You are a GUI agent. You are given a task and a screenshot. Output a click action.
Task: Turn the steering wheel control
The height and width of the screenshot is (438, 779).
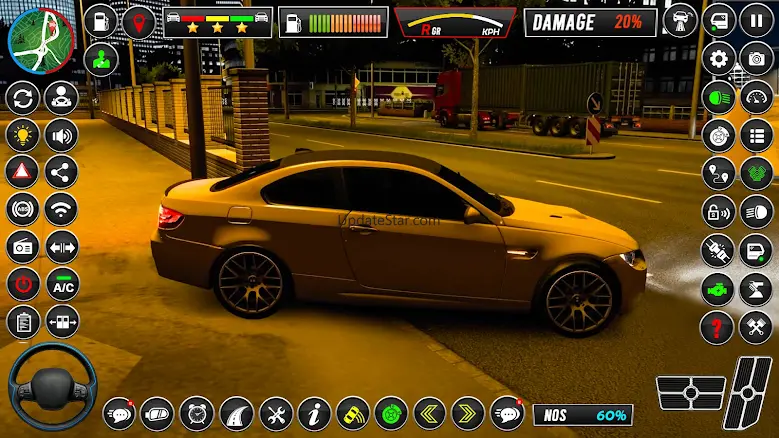tap(53, 387)
